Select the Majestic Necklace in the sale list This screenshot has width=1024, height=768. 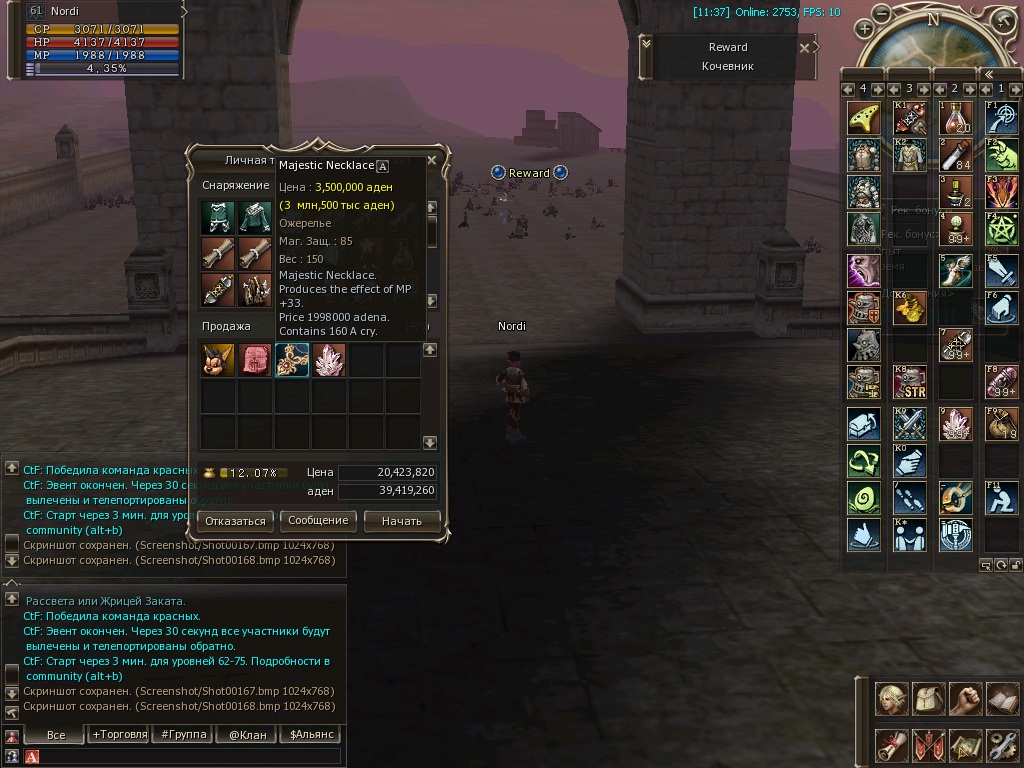292,360
